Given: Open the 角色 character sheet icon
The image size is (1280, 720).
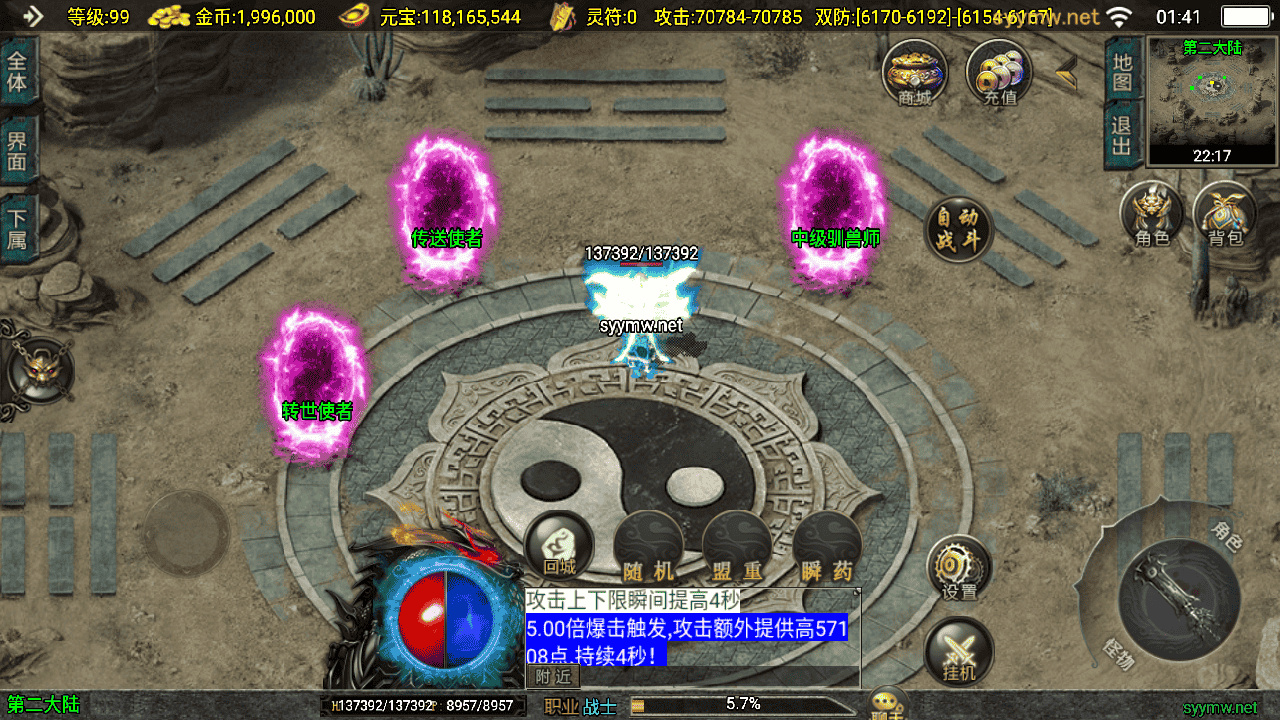Looking at the screenshot, I should coord(1152,214).
